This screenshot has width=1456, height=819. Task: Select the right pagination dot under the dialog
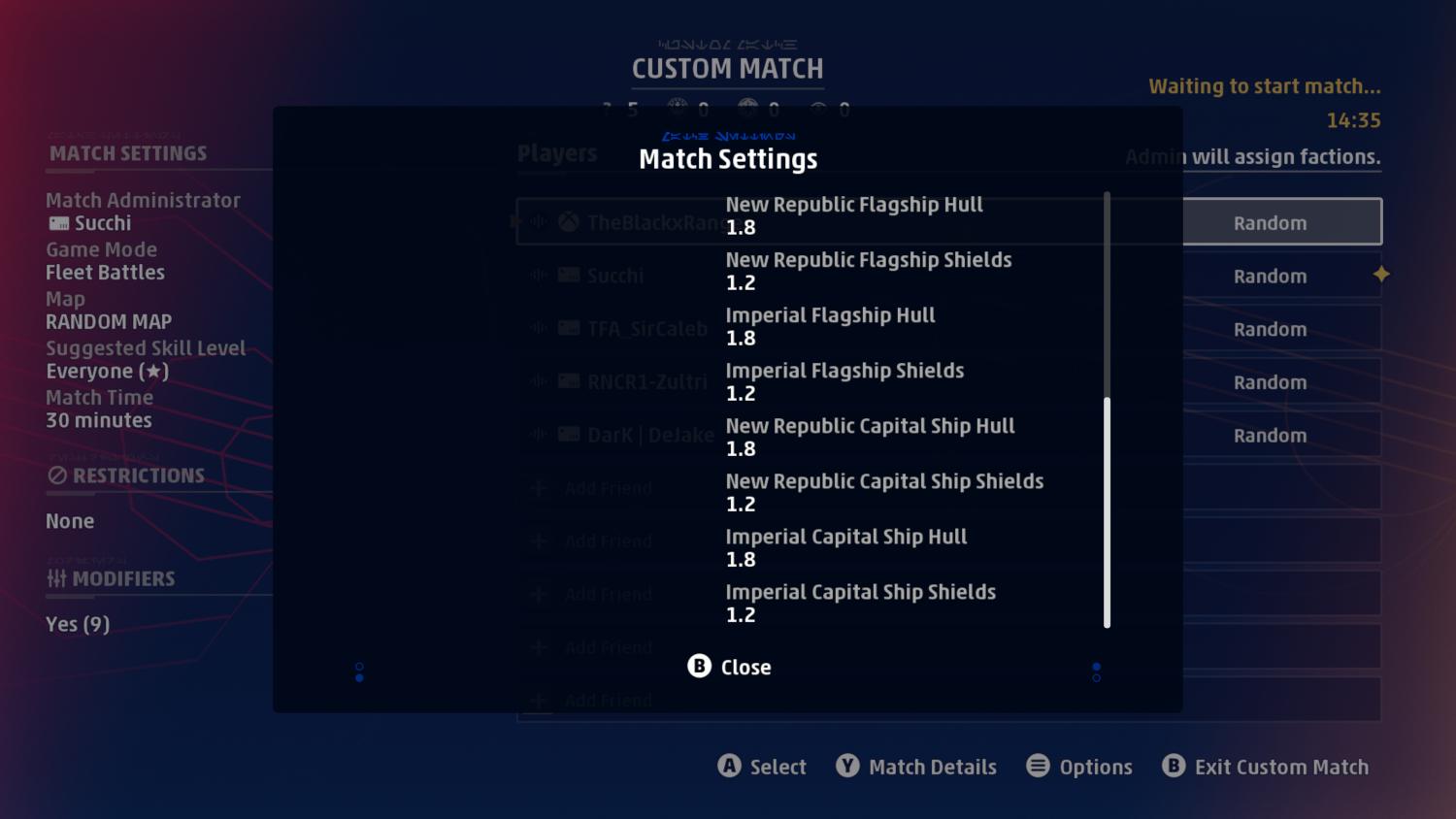(1097, 672)
